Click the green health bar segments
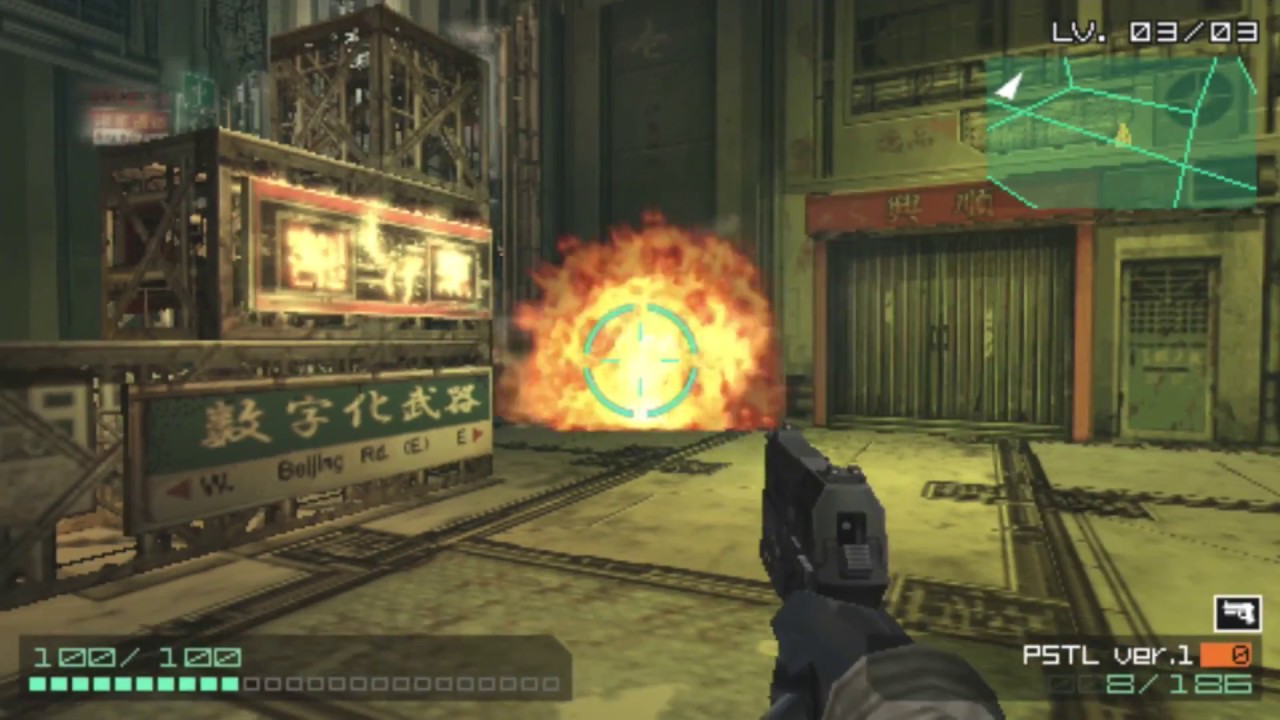Viewport: 1280px width, 720px height. 135,686
